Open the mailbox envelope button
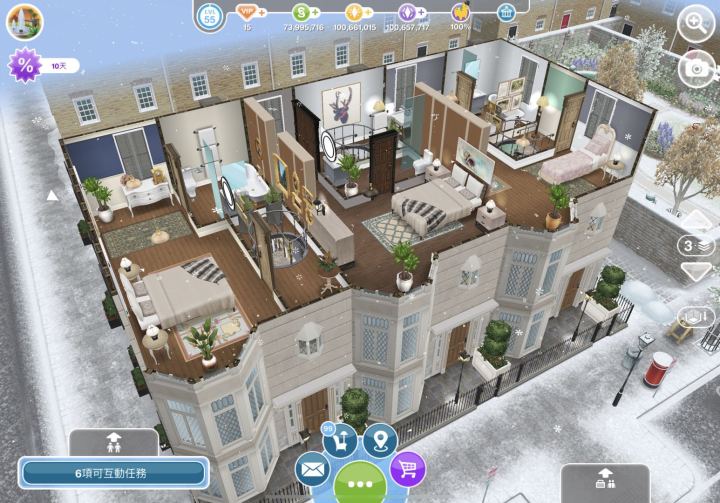The image size is (720, 503). (x=313, y=468)
